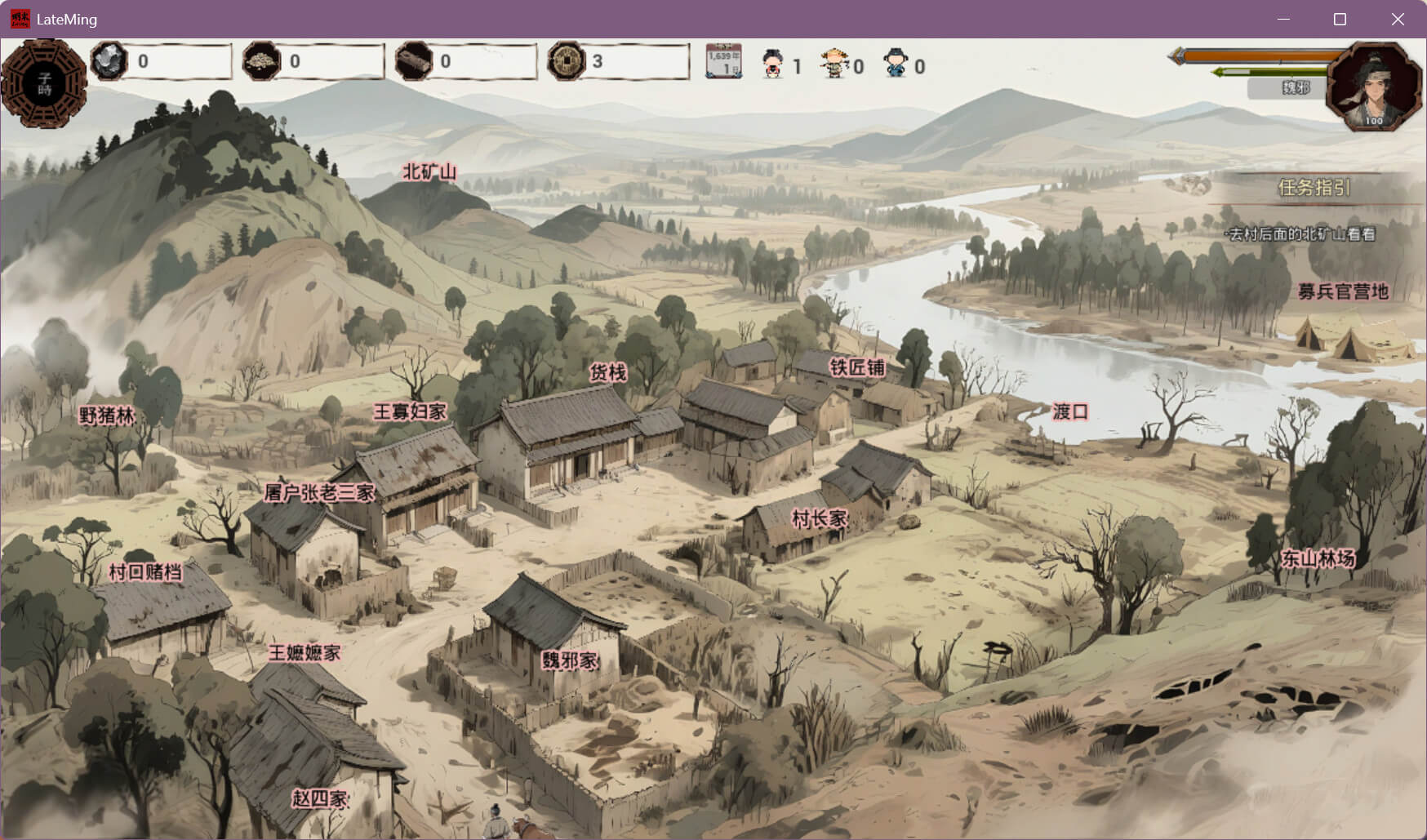Visit the 村长家 map marker

tap(820, 518)
